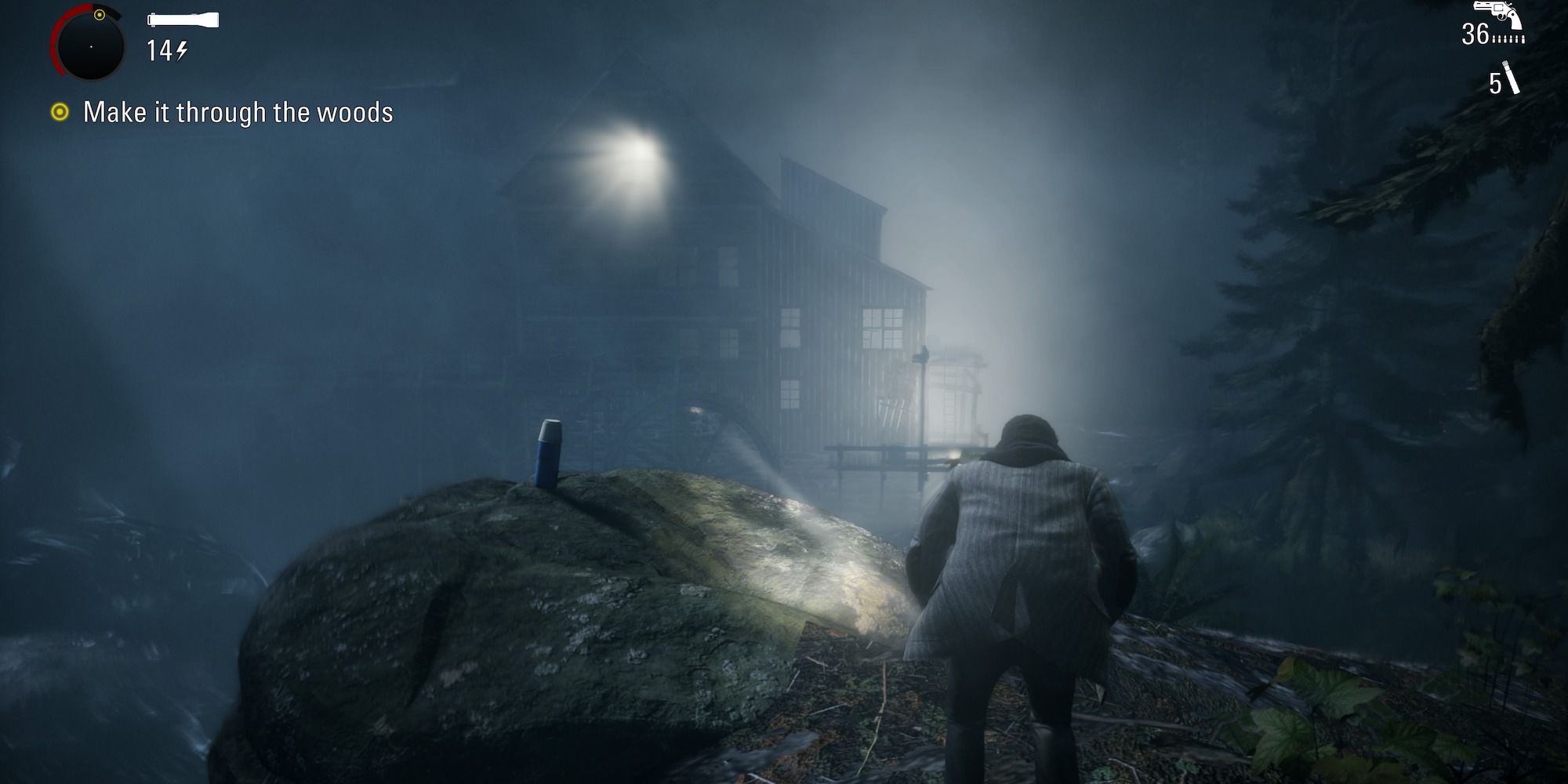Screen dimensions: 1568x784
Task: Open the ammo counter showing 36
Action: pos(1477,34)
